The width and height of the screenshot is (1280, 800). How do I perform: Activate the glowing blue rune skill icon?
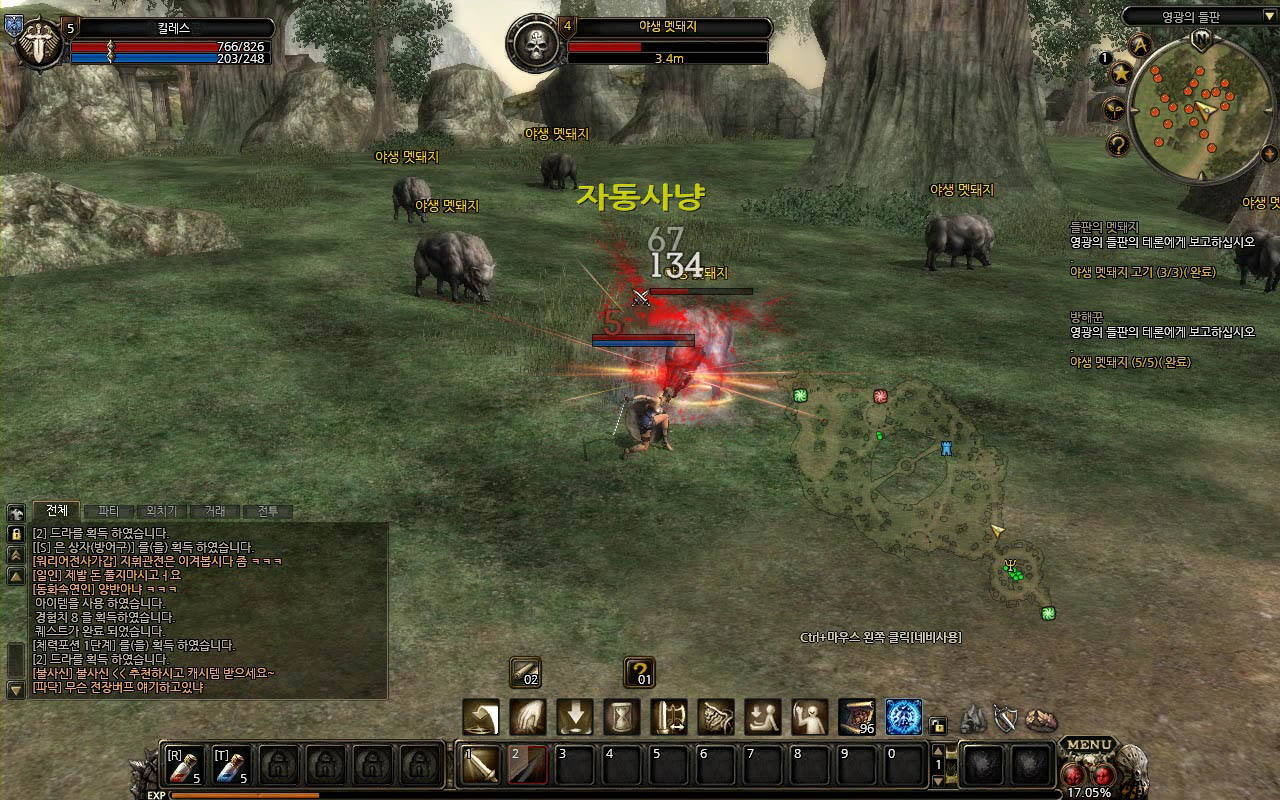[904, 717]
